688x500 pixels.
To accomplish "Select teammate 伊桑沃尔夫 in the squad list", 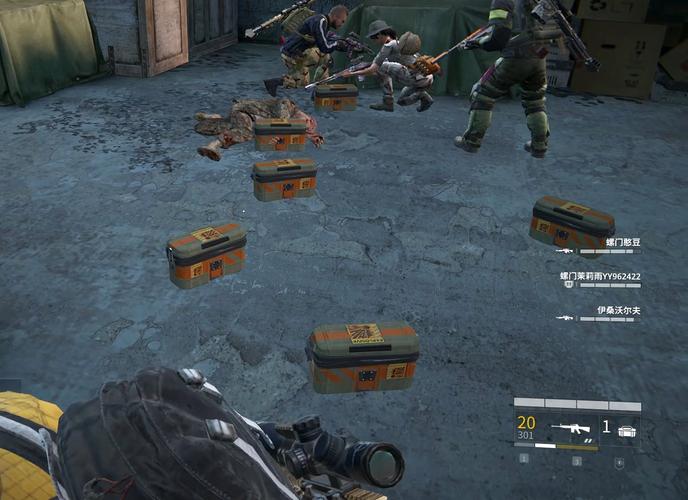I will tap(618, 310).
